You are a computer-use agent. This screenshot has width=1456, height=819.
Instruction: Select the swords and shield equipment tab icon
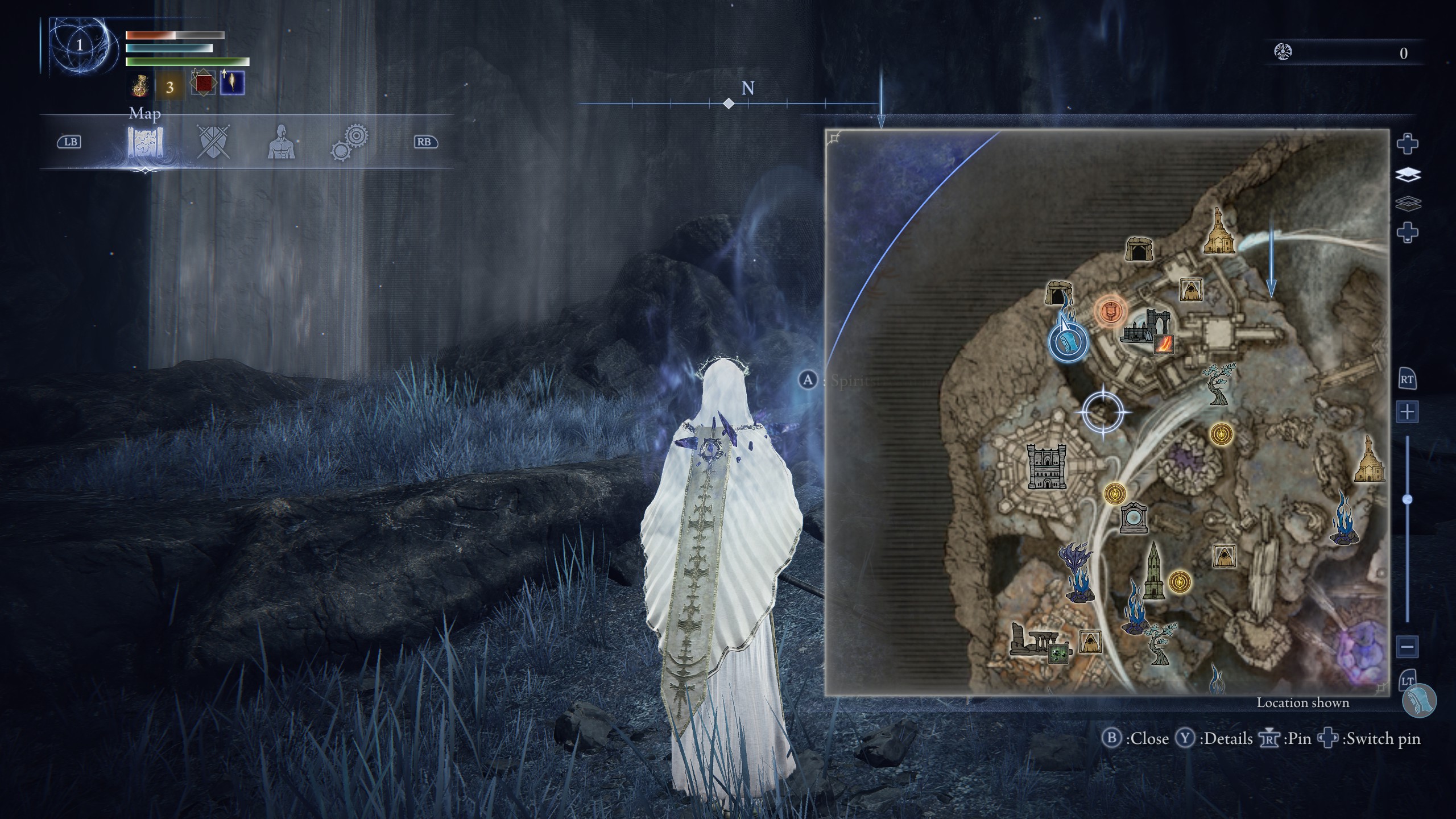click(x=213, y=143)
